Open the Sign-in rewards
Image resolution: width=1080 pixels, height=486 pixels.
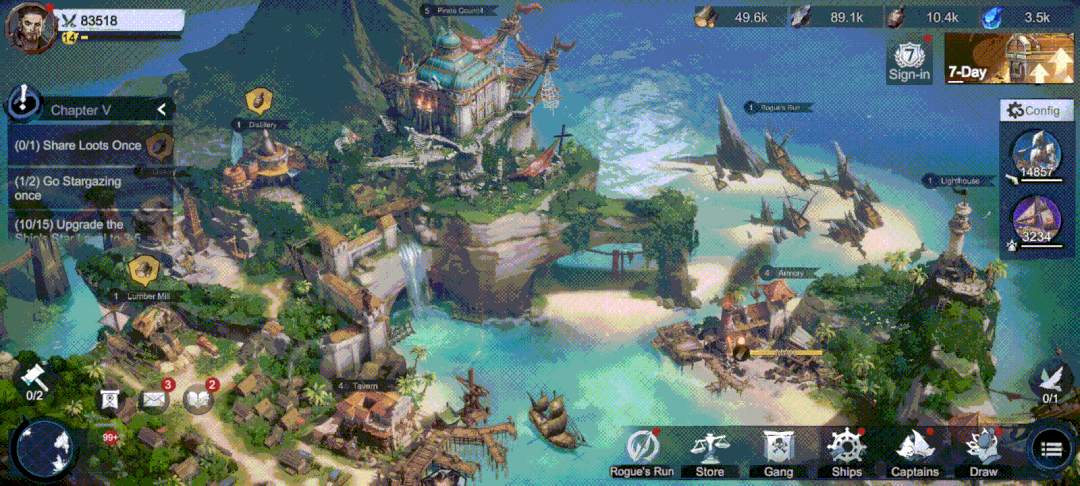click(909, 61)
